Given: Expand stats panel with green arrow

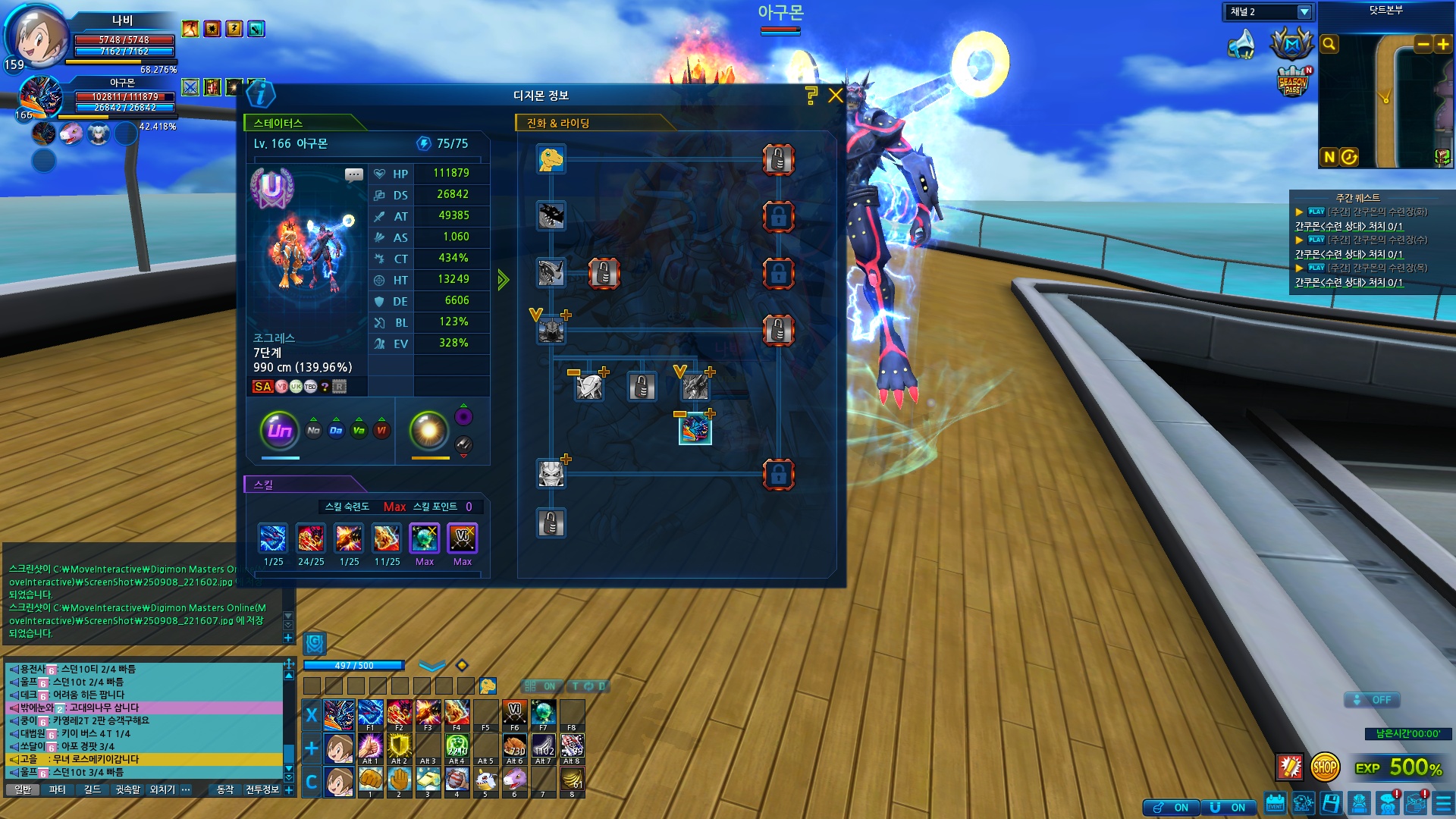Looking at the screenshot, I should point(503,280).
